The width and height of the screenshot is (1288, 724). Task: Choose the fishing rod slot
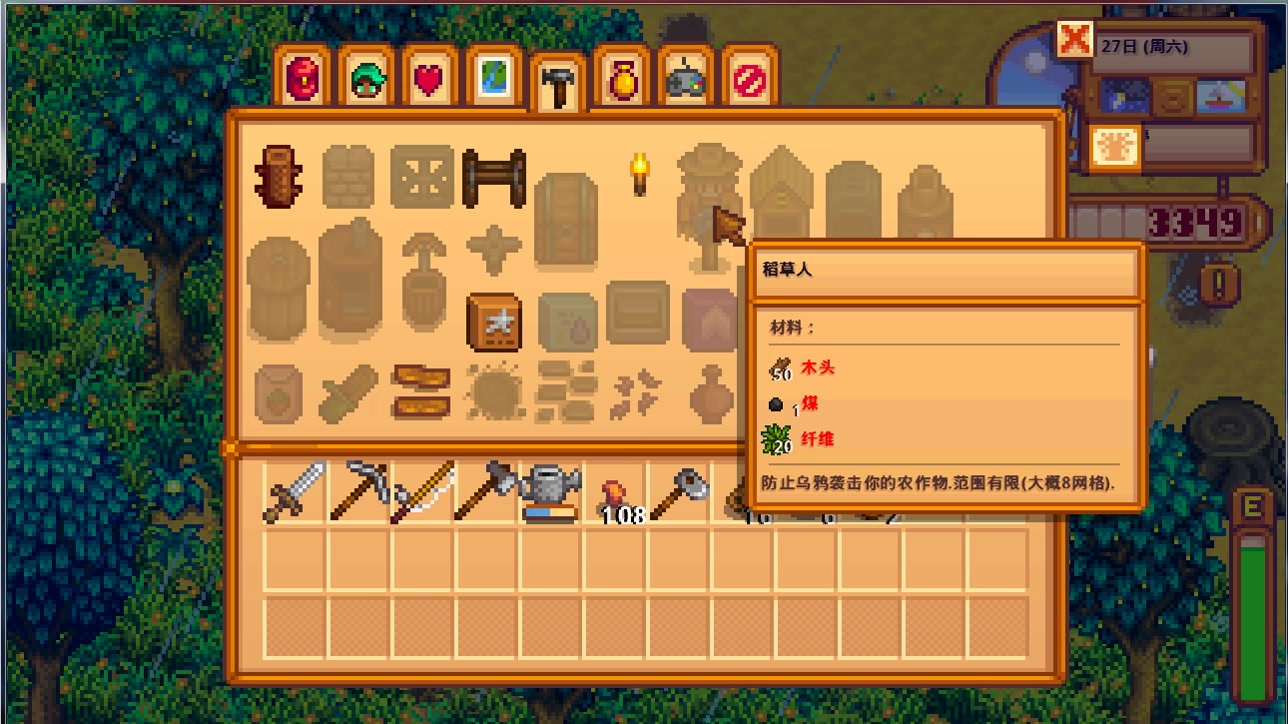coord(422,491)
